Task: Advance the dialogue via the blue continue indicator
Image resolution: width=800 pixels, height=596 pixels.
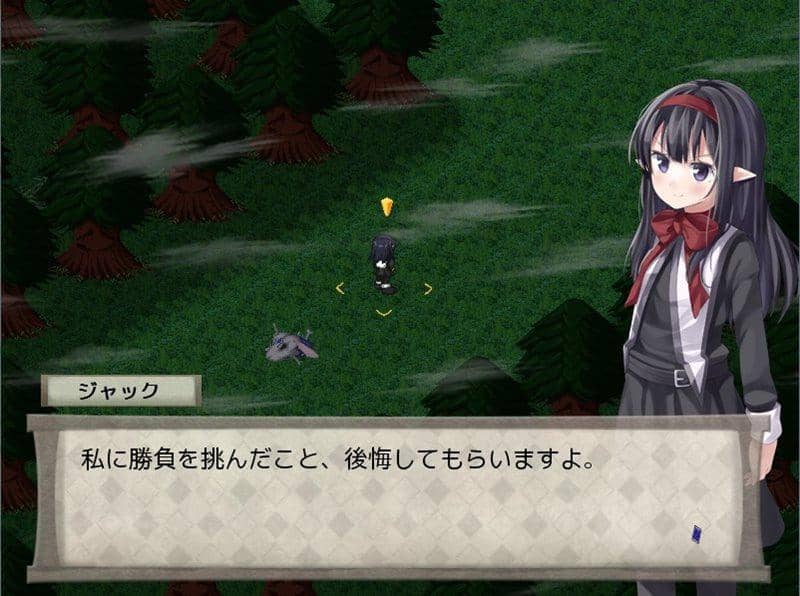Action: [696, 533]
